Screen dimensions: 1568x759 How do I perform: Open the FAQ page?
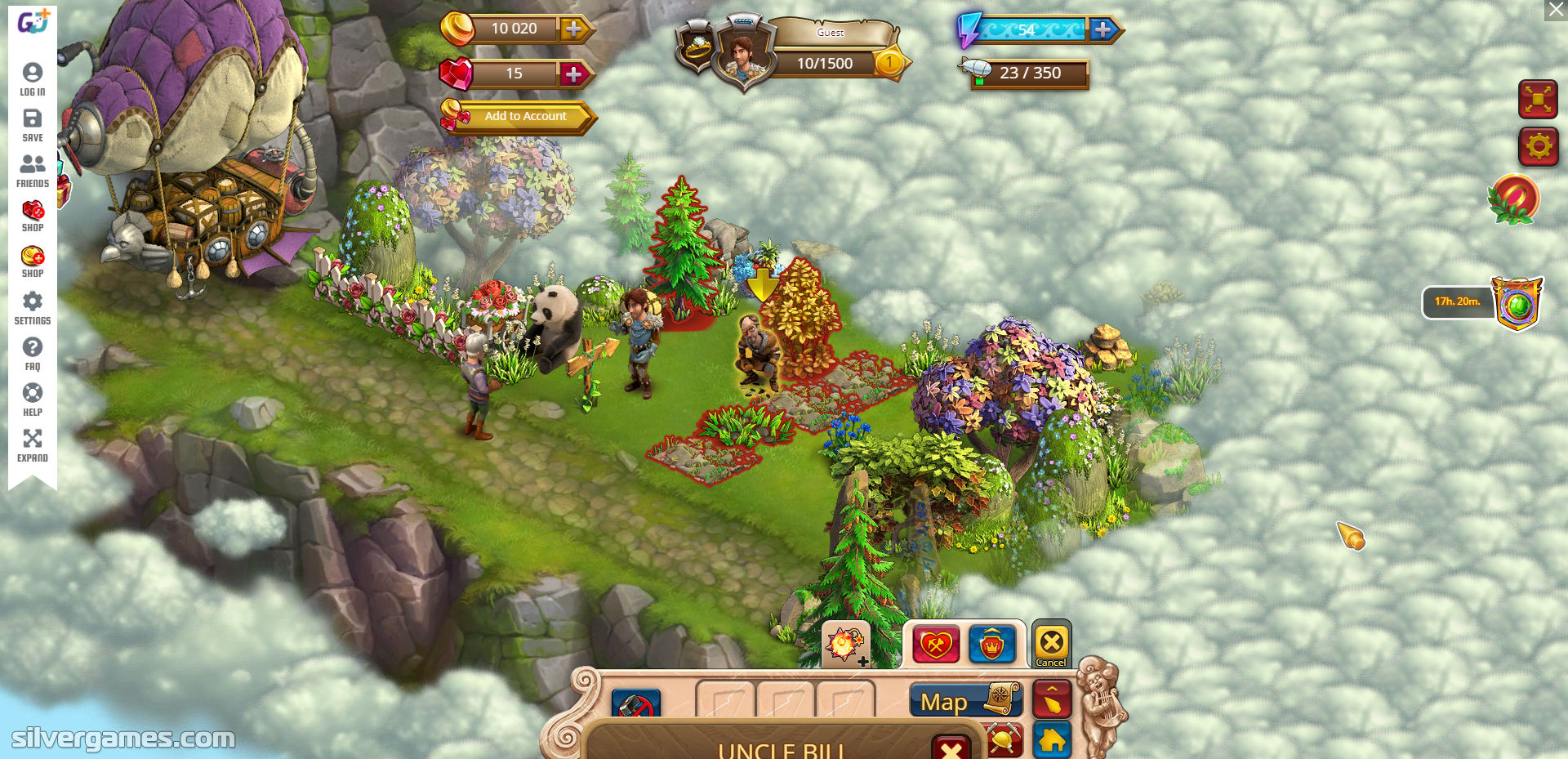pyautogui.click(x=33, y=353)
